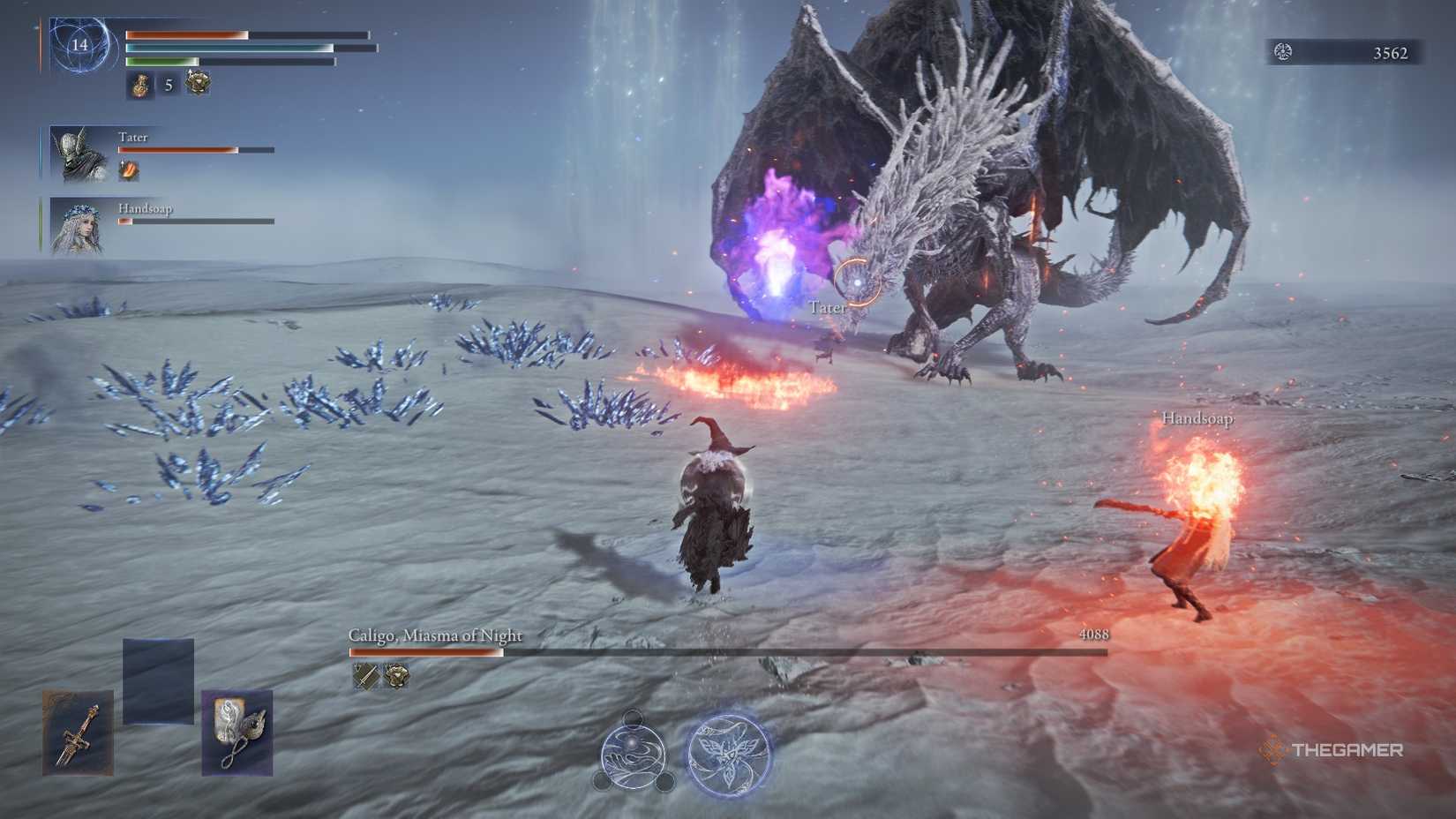Click the boss name Caligo, Miasma of Night

(x=435, y=635)
